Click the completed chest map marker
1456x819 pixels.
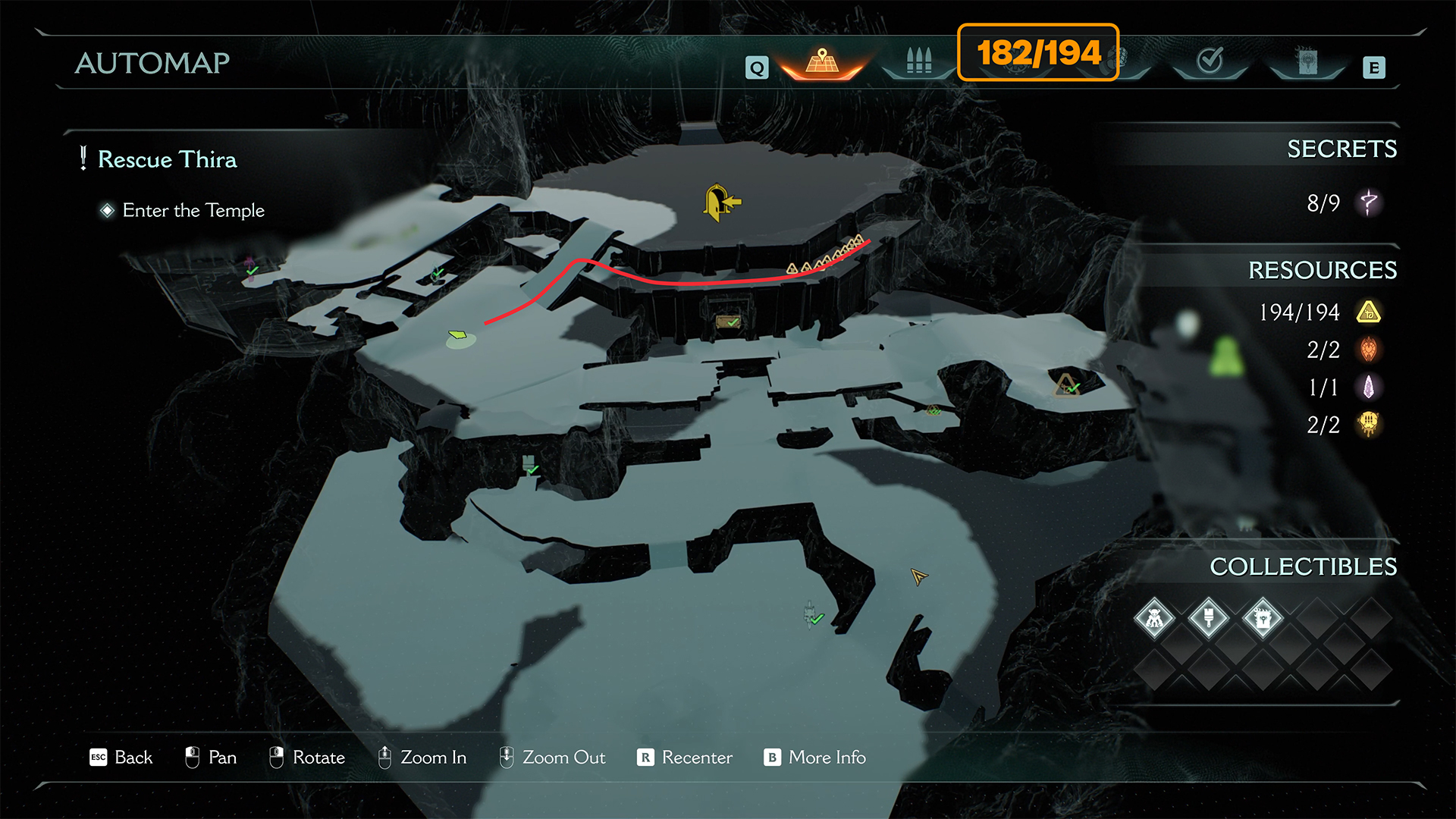click(728, 322)
